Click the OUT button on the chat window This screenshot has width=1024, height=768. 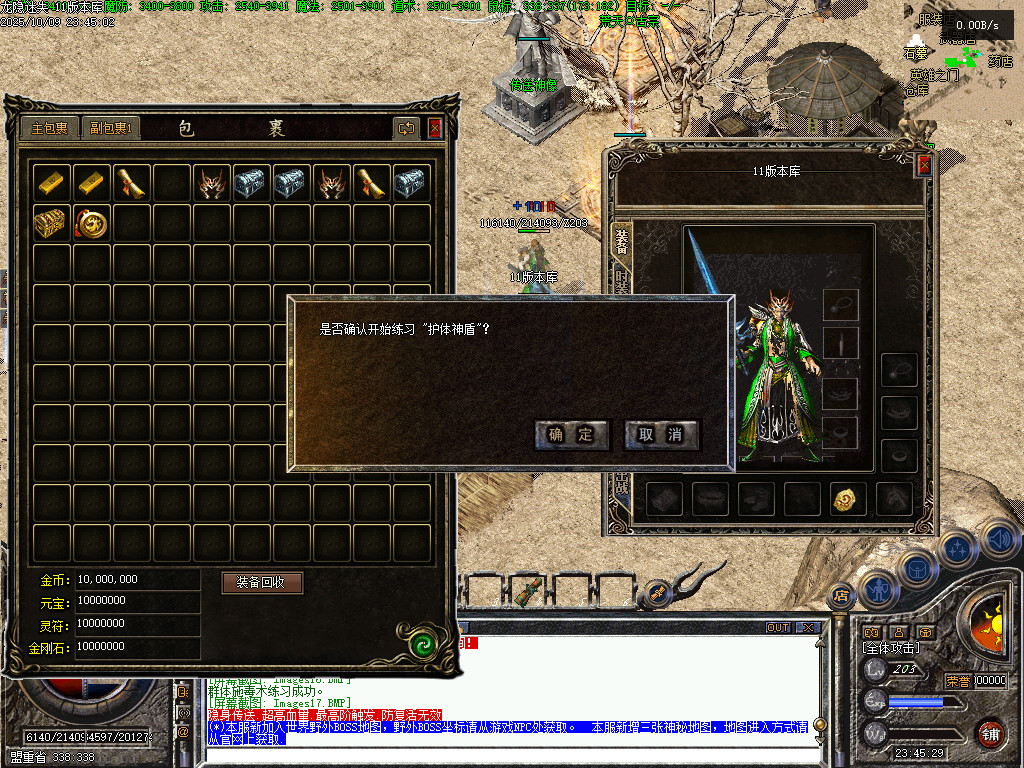click(x=778, y=628)
